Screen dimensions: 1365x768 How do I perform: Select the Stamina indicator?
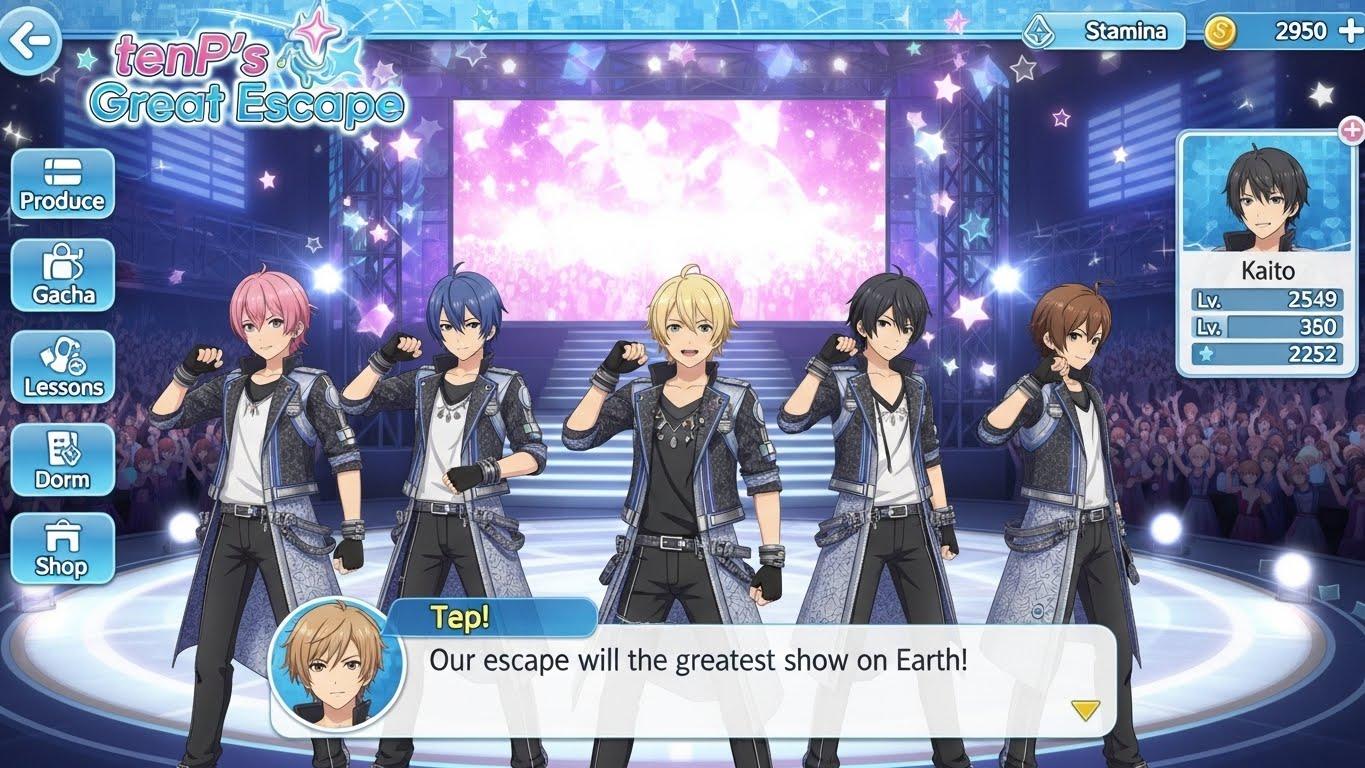point(1104,31)
